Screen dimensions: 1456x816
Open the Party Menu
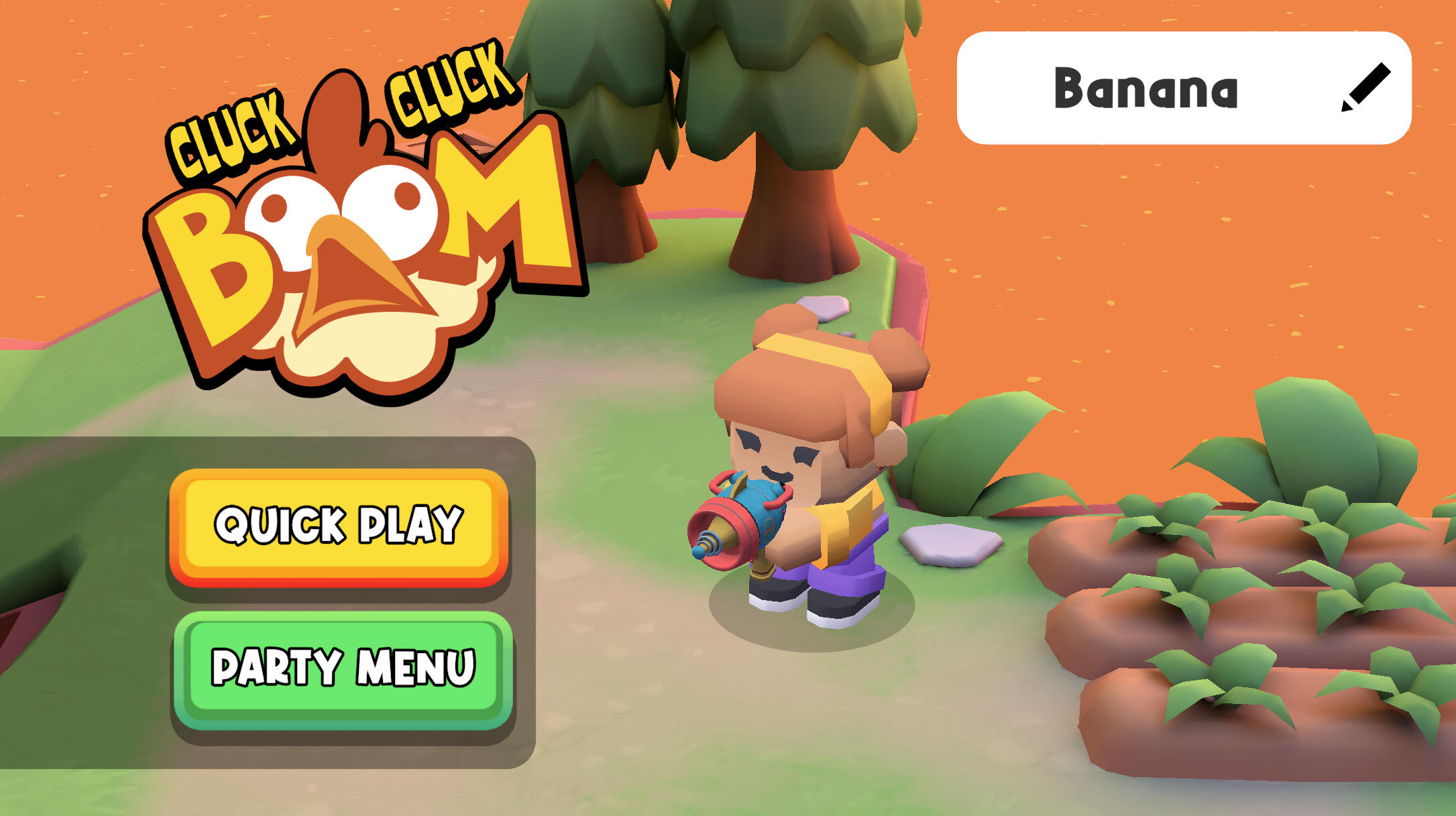pyautogui.click(x=343, y=668)
